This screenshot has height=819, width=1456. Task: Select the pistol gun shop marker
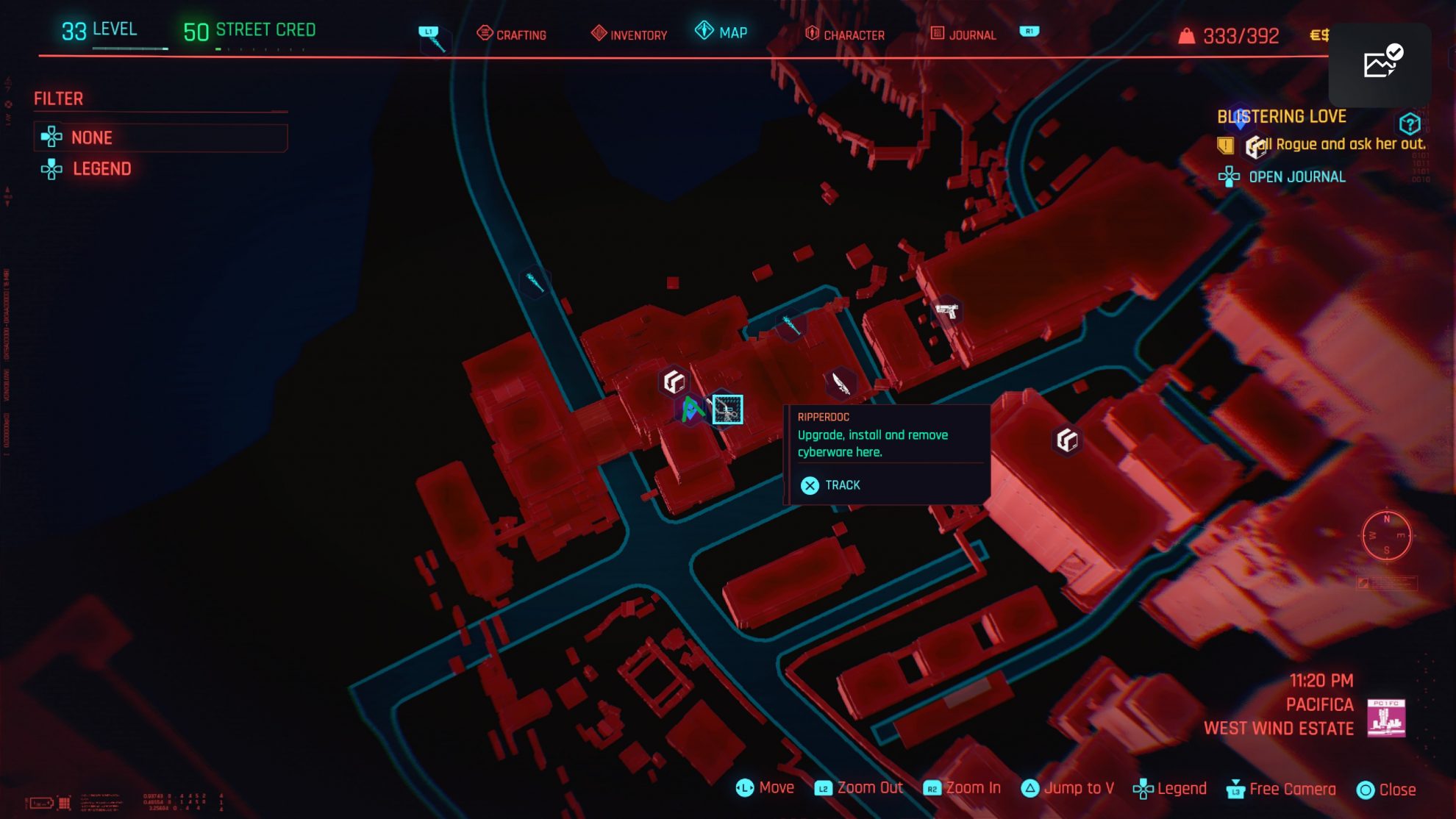[x=946, y=311]
